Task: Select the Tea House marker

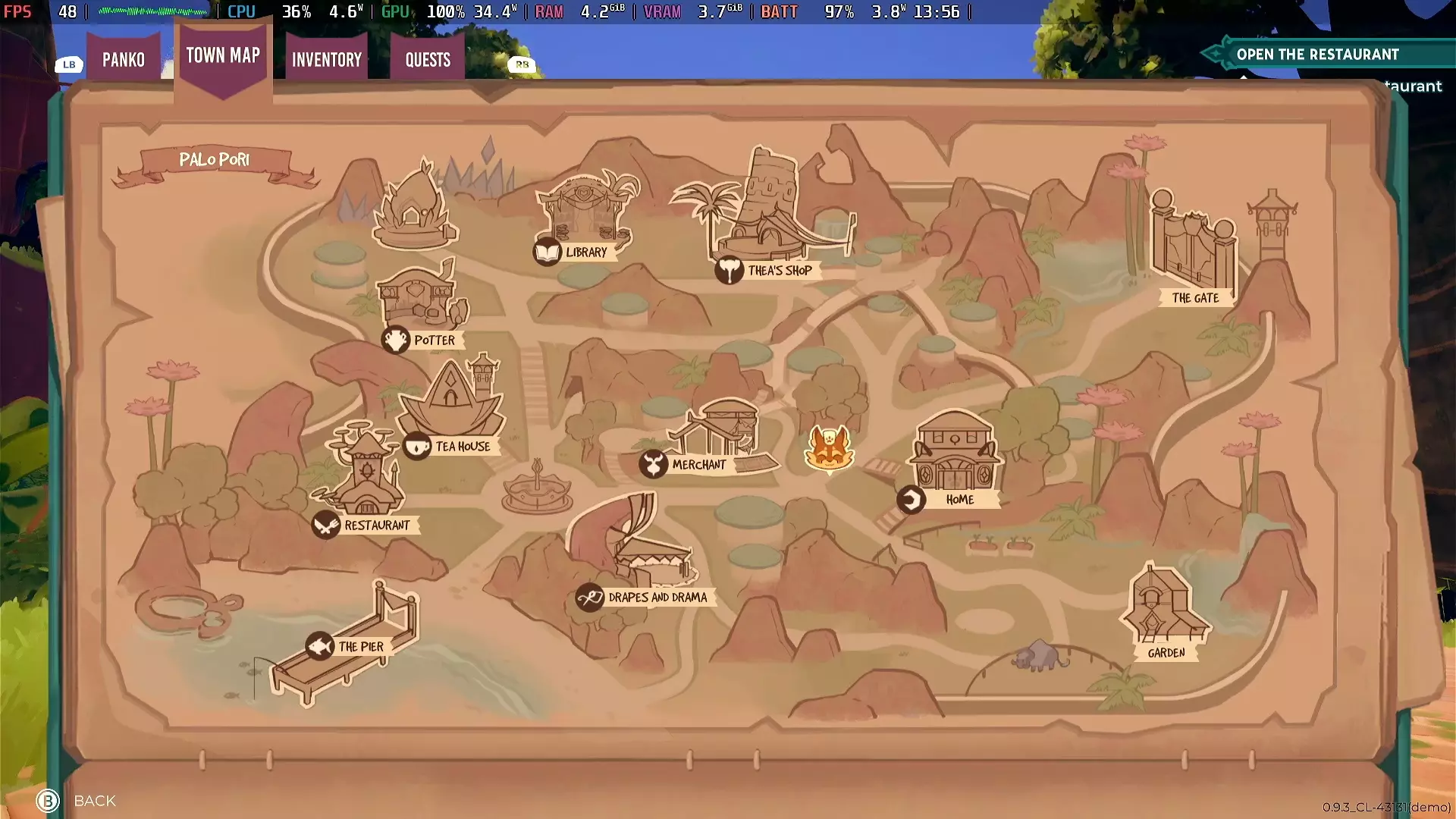Action: pyautogui.click(x=418, y=447)
